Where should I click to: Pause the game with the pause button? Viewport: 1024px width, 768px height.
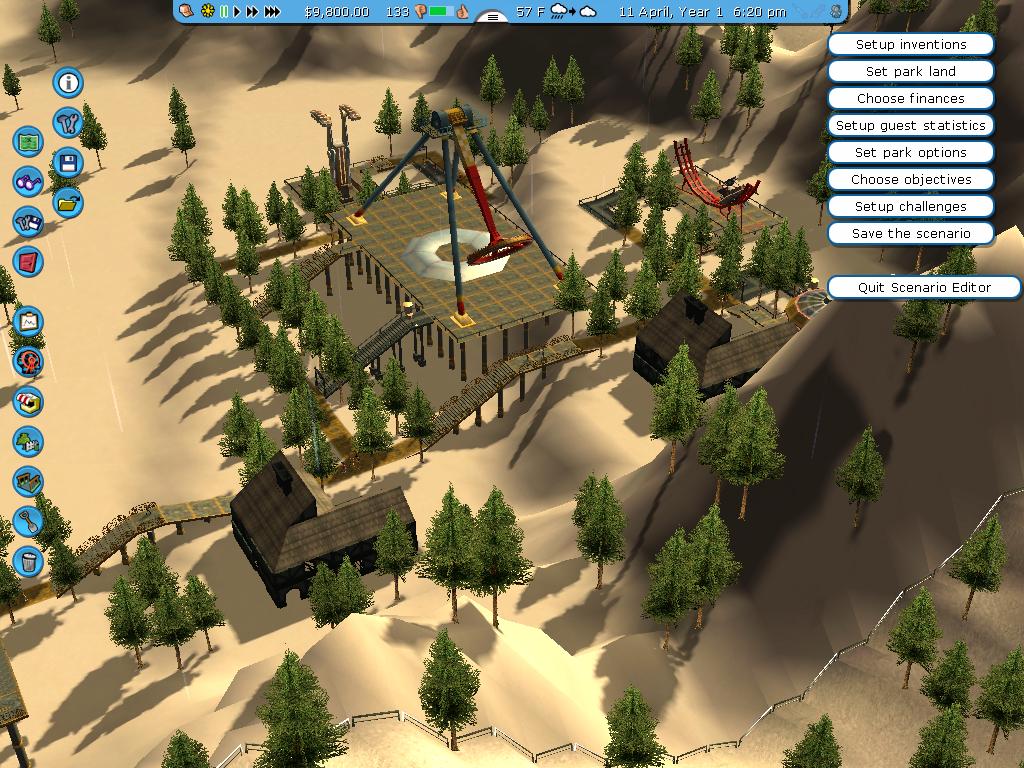click(224, 12)
